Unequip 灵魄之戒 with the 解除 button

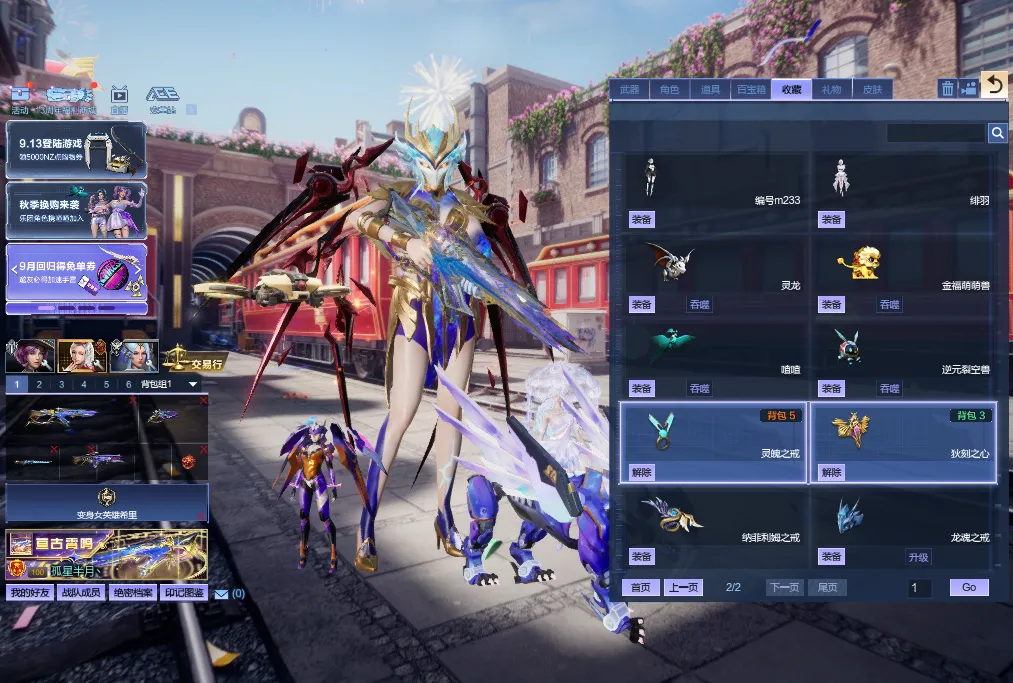coord(641,472)
